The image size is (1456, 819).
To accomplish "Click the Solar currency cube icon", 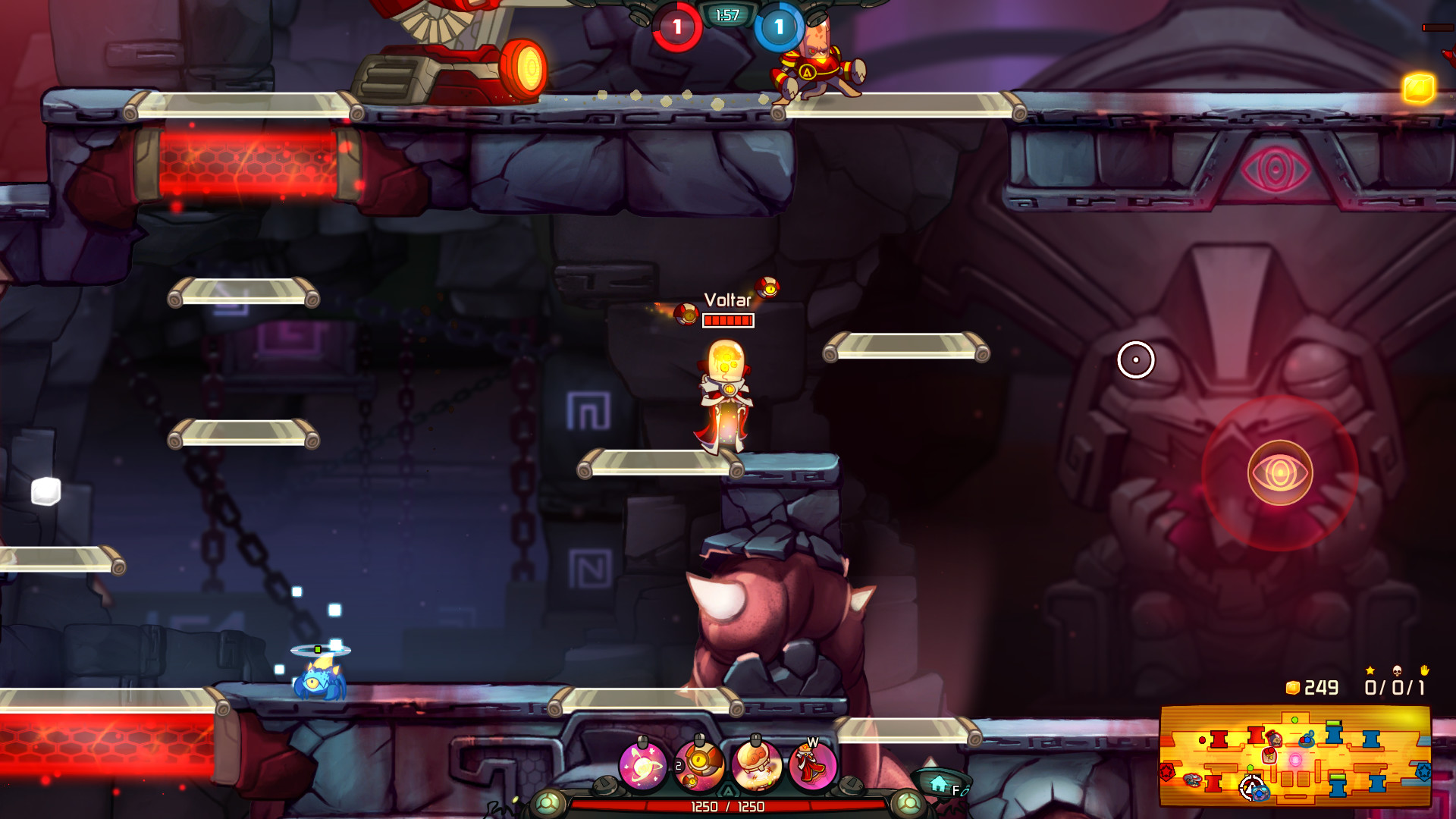I will pos(1291,688).
